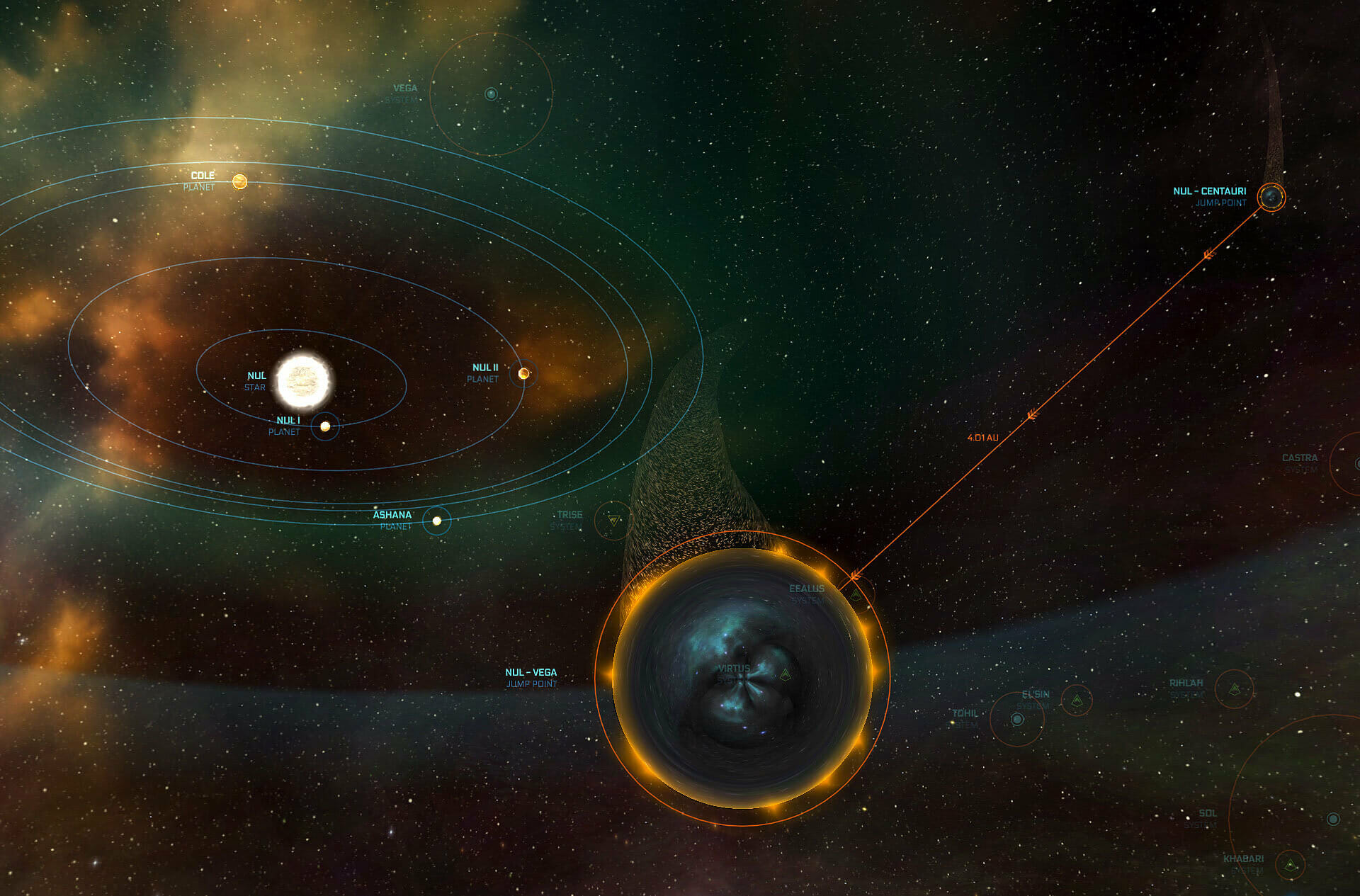1360x896 pixels.
Task: Select the Tohil system marker
Action: pyautogui.click(x=1017, y=720)
